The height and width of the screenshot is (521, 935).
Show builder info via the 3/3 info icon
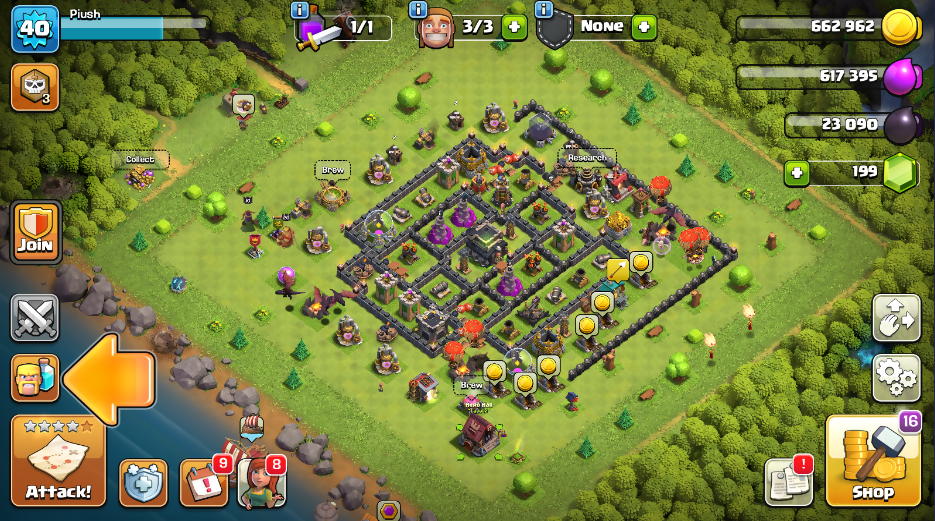click(x=418, y=10)
